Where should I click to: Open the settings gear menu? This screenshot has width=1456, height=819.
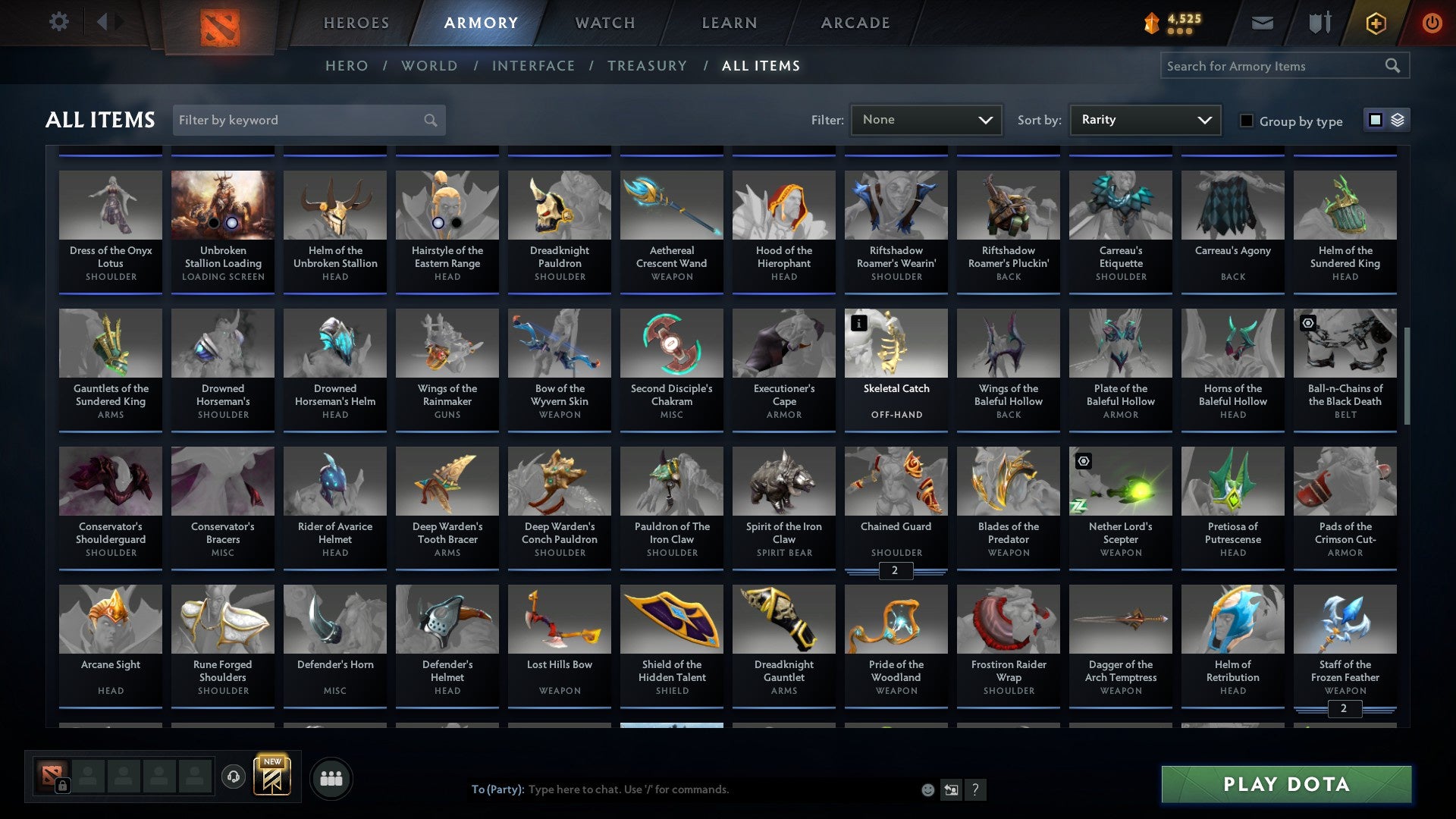point(59,22)
